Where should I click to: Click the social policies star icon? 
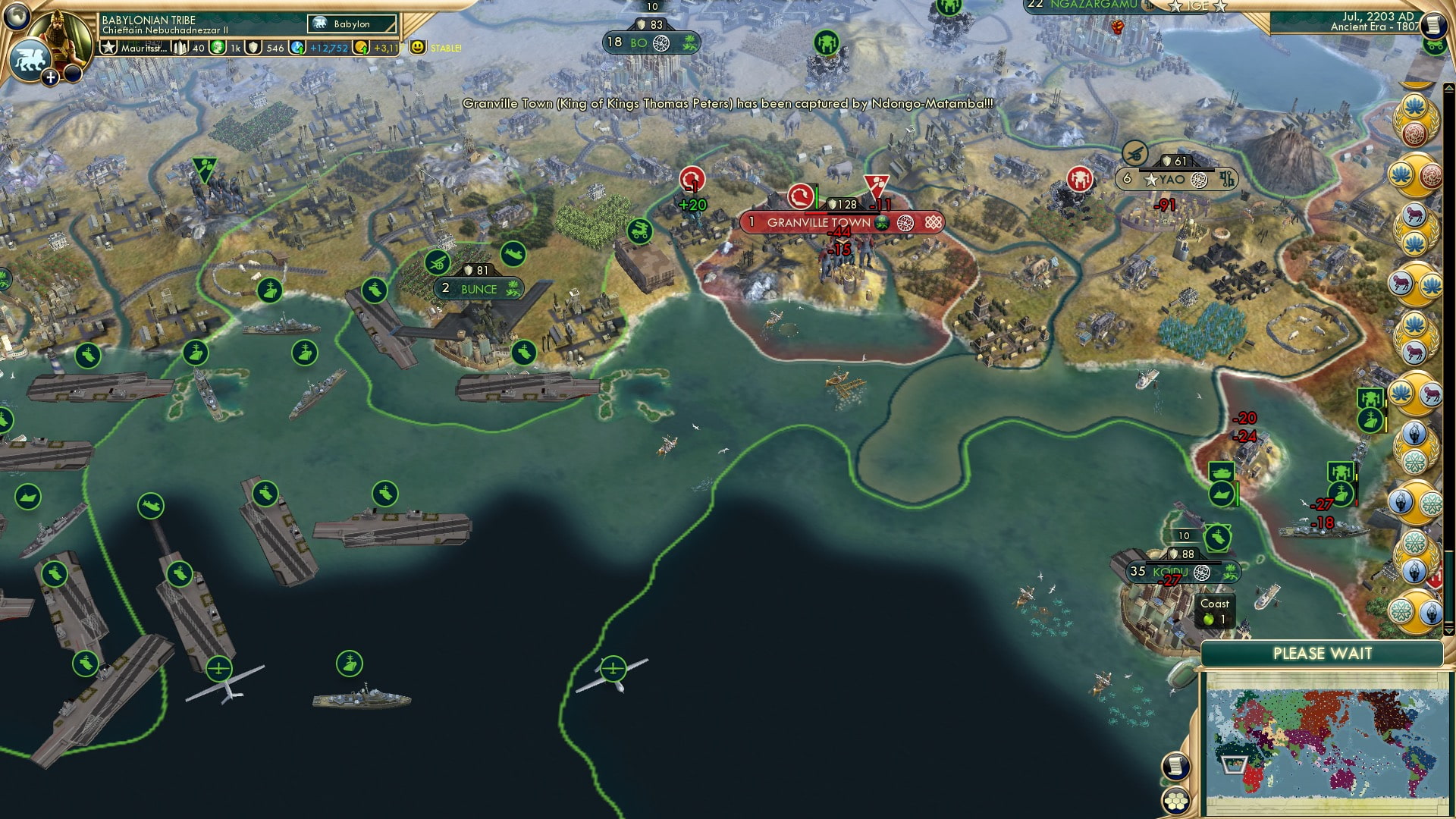pos(108,47)
